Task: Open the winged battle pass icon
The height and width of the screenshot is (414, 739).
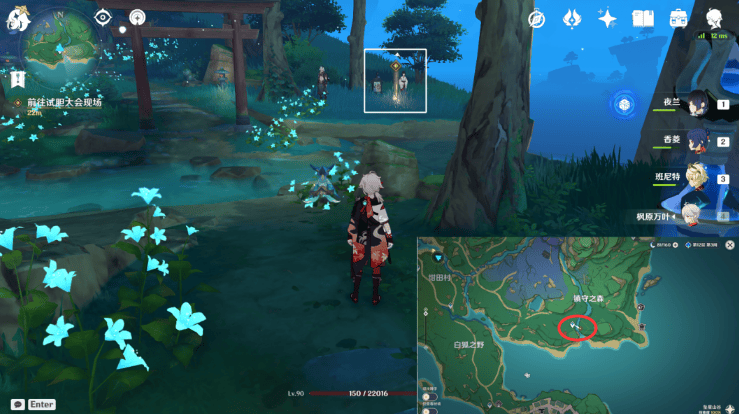Action: [x=573, y=18]
